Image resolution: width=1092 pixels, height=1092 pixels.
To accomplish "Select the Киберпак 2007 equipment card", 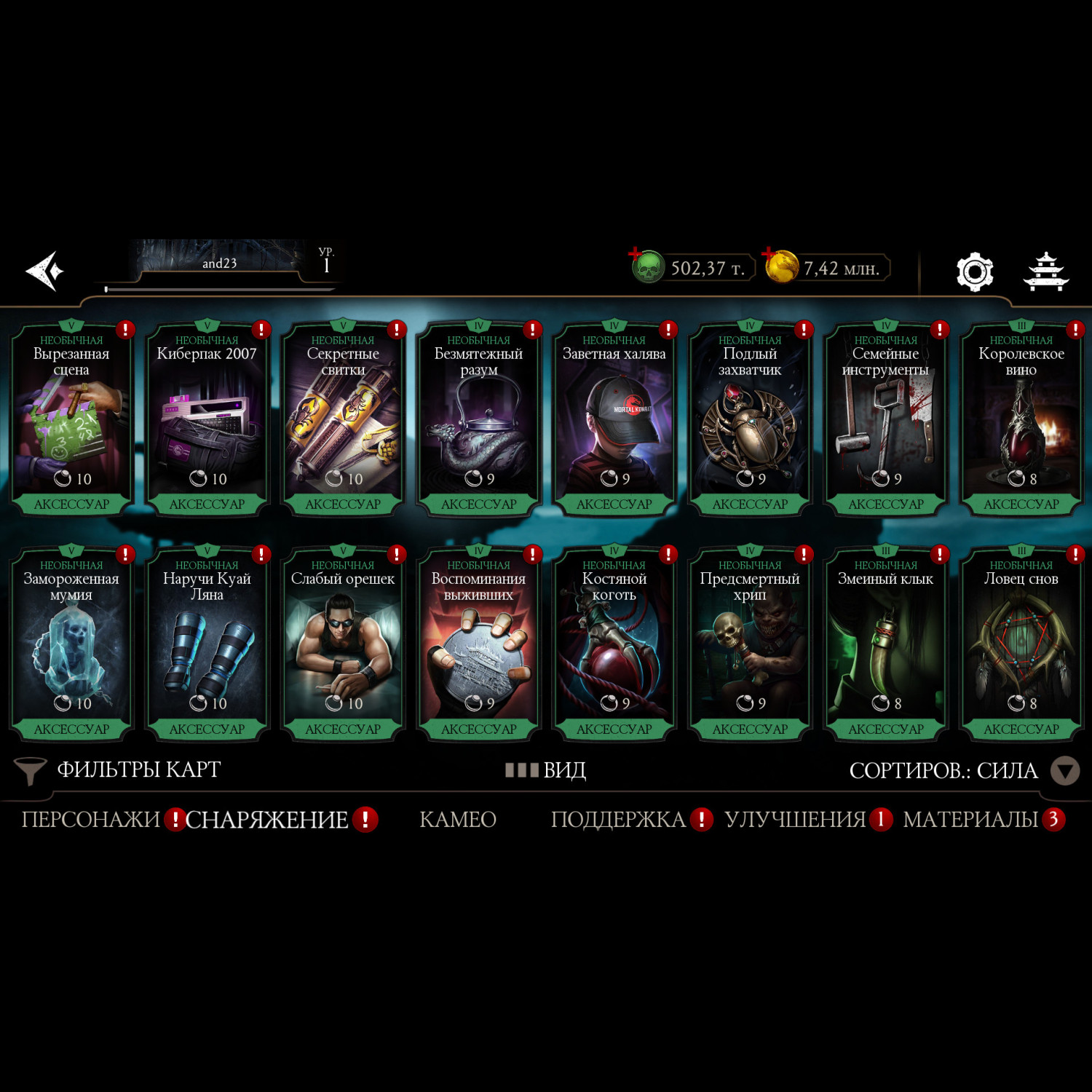I will (207, 419).
